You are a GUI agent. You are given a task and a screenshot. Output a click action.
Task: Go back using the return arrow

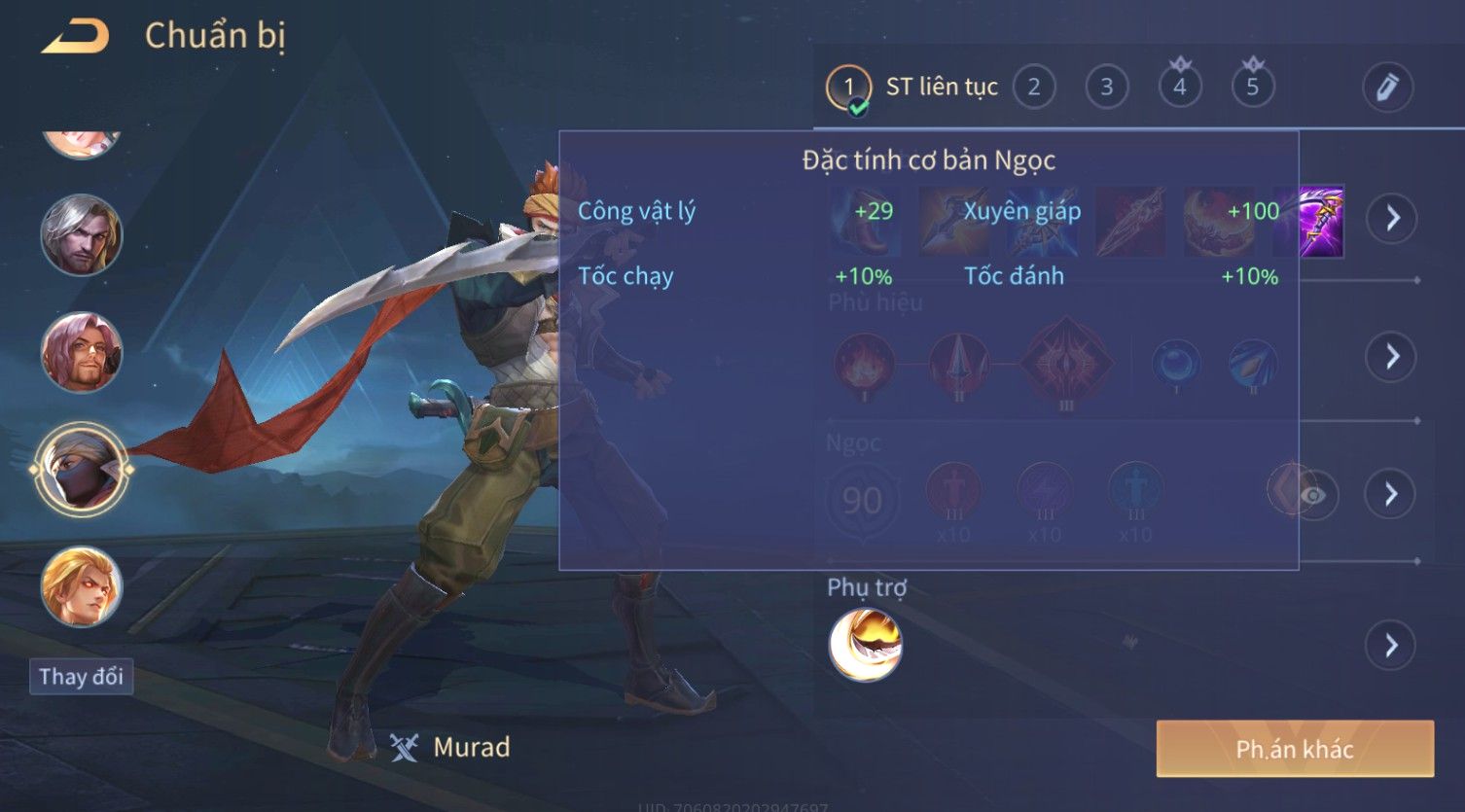point(75,36)
